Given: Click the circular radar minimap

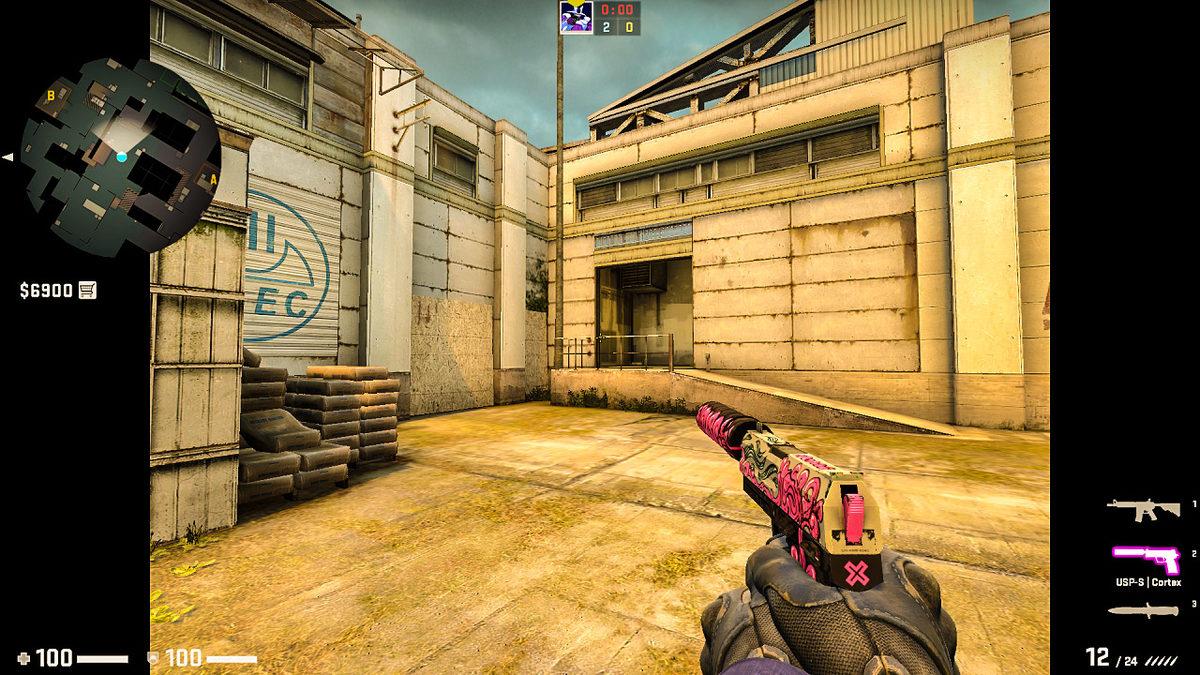Looking at the screenshot, I should 121,156.
